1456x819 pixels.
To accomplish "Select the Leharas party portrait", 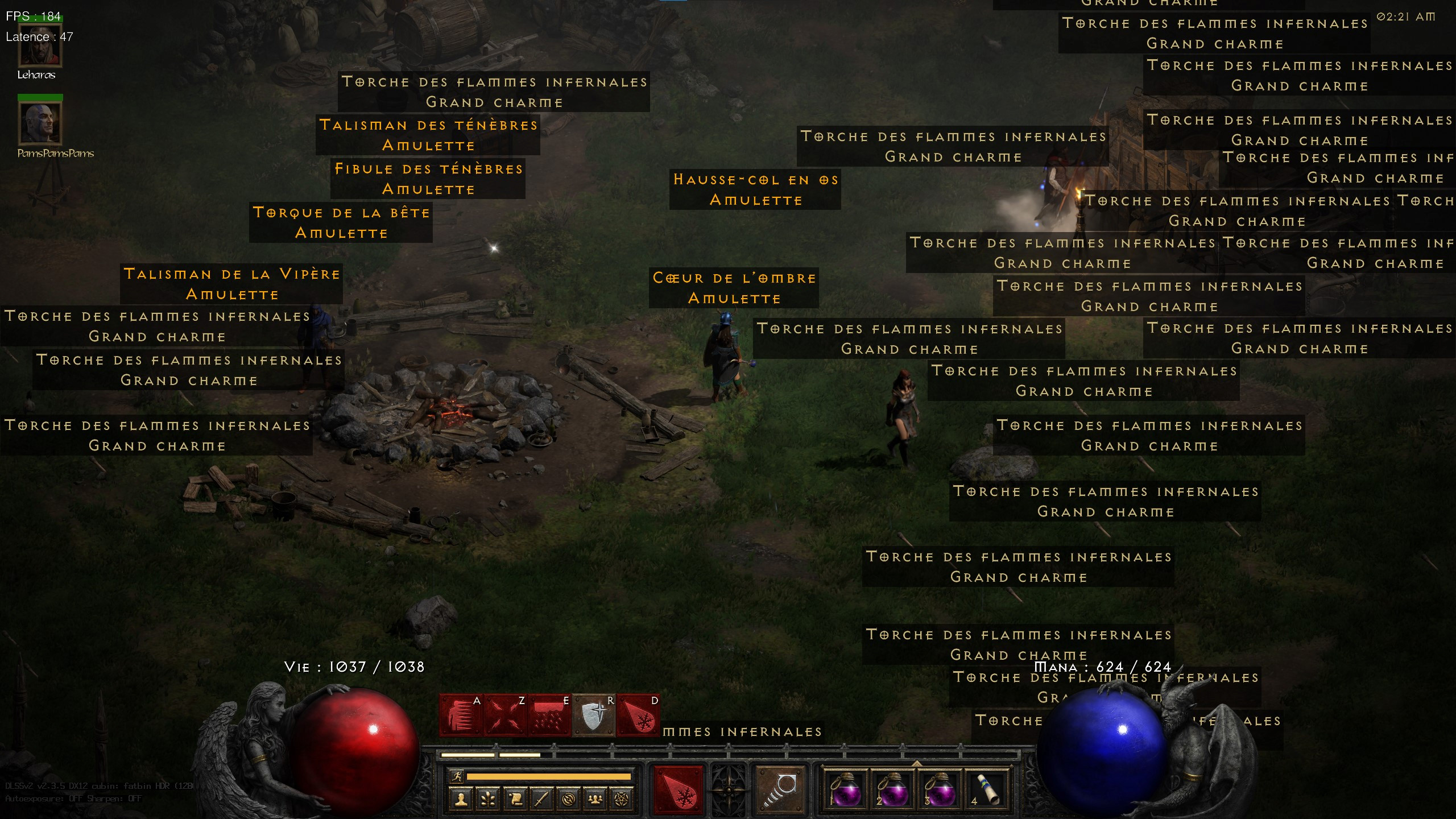I will [40, 44].
